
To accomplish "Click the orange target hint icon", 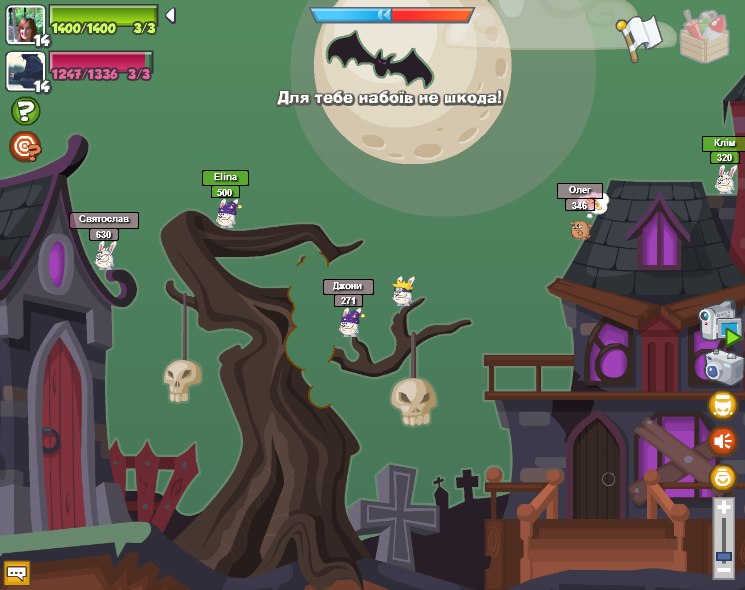I will point(25,147).
